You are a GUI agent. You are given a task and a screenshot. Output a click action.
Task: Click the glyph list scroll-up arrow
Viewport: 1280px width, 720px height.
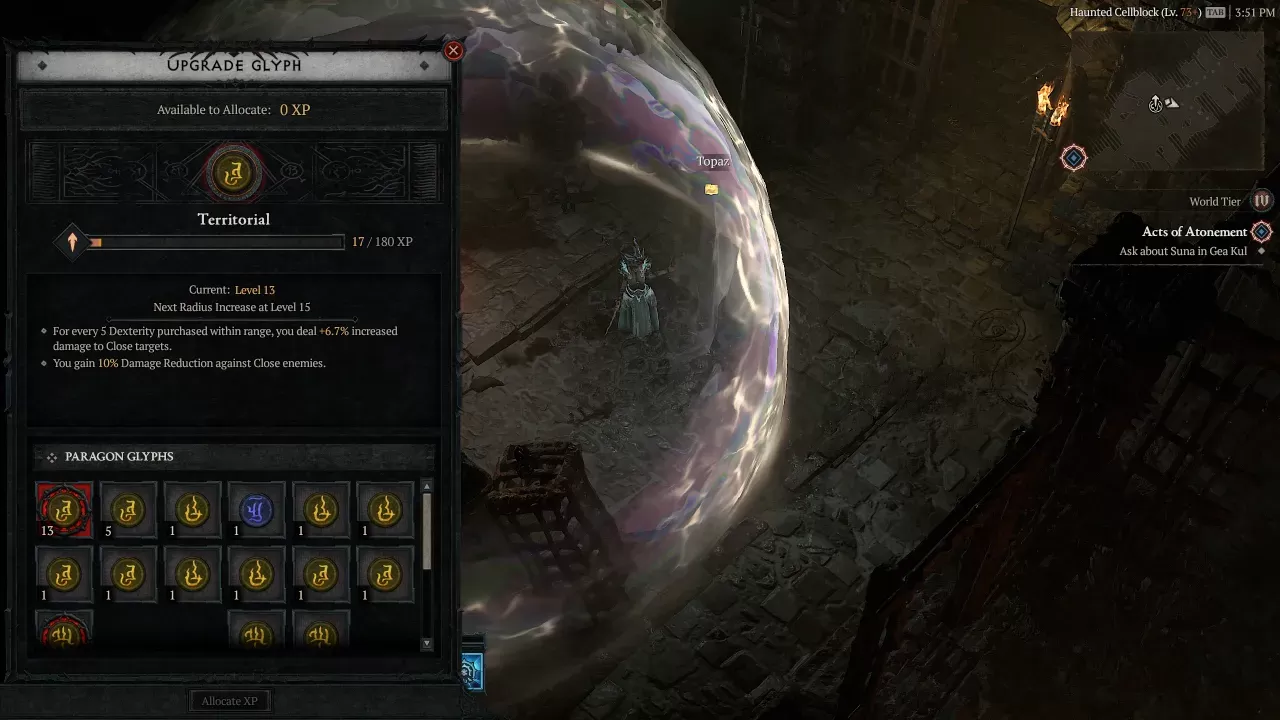(427, 487)
